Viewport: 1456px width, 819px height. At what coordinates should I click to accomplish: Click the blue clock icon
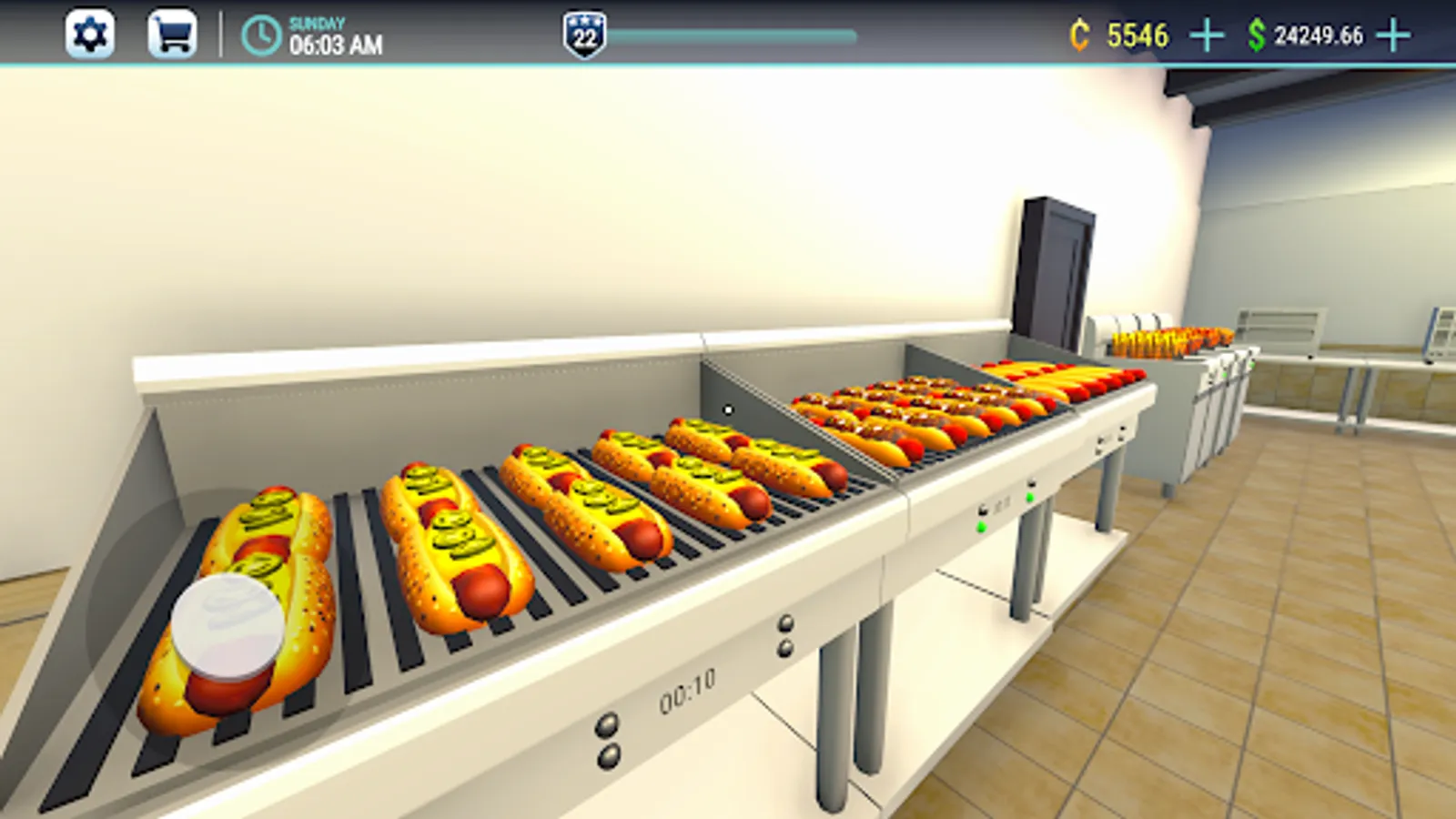[259, 35]
